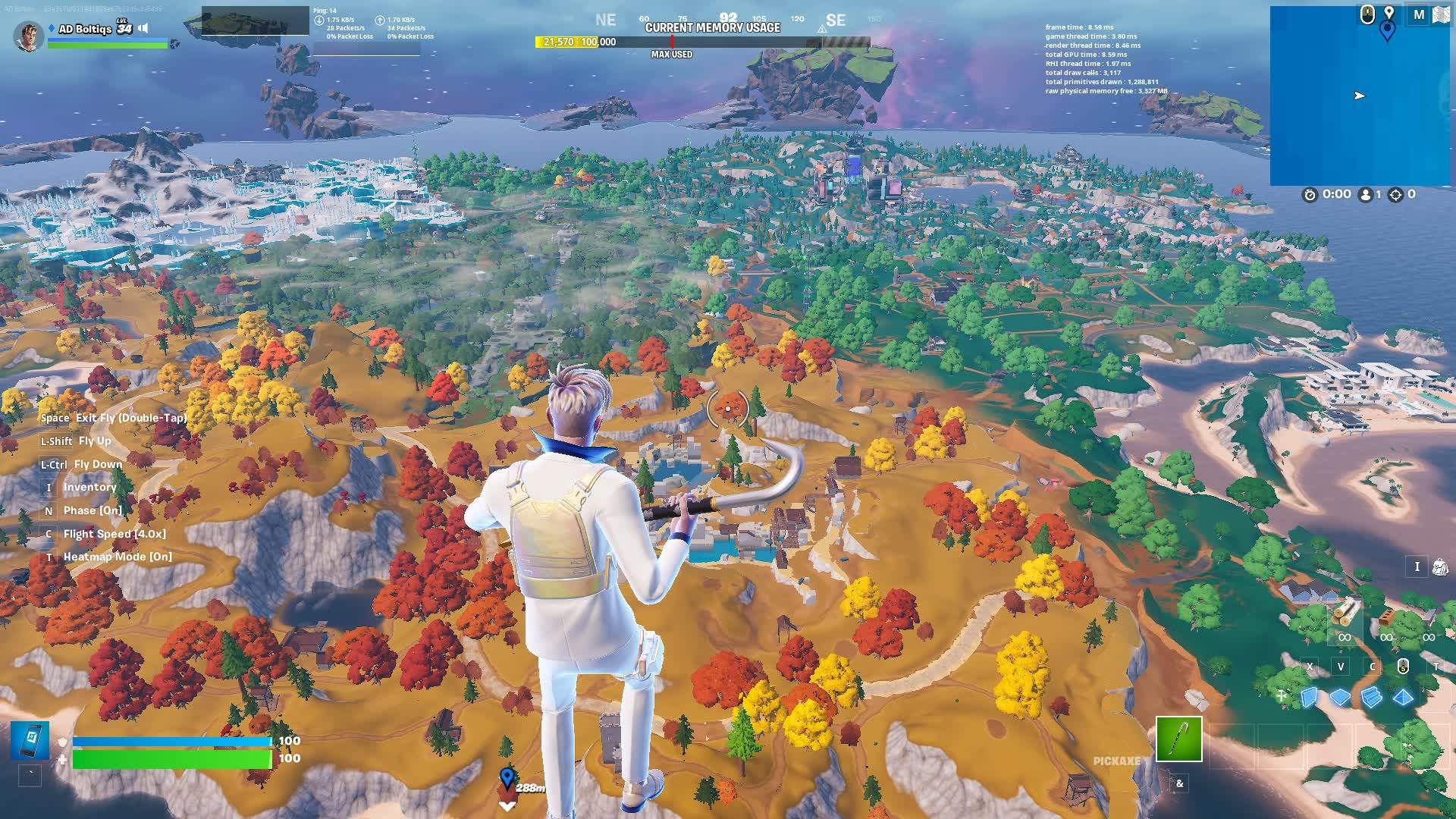This screenshot has width=1456, height=819.
Task: Open the map via the M icon
Action: (x=1420, y=14)
